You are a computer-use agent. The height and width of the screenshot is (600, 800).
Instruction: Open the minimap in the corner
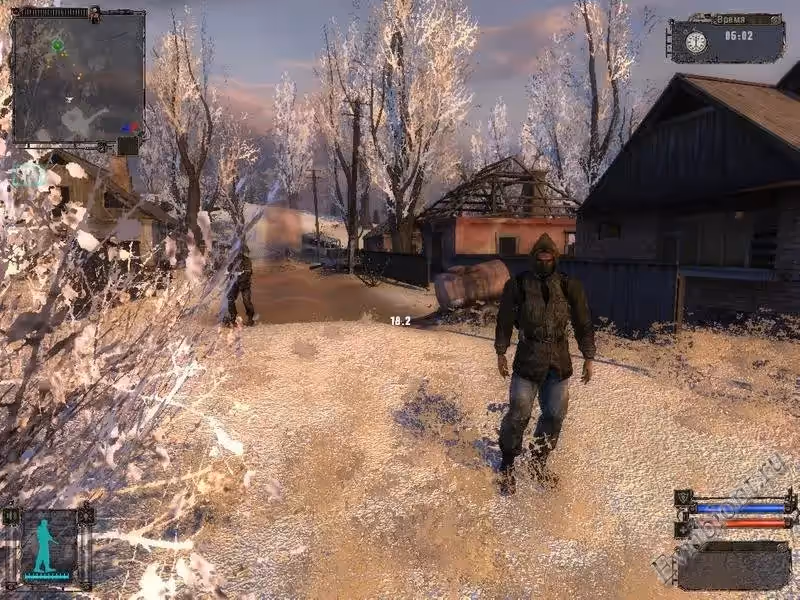[78, 75]
